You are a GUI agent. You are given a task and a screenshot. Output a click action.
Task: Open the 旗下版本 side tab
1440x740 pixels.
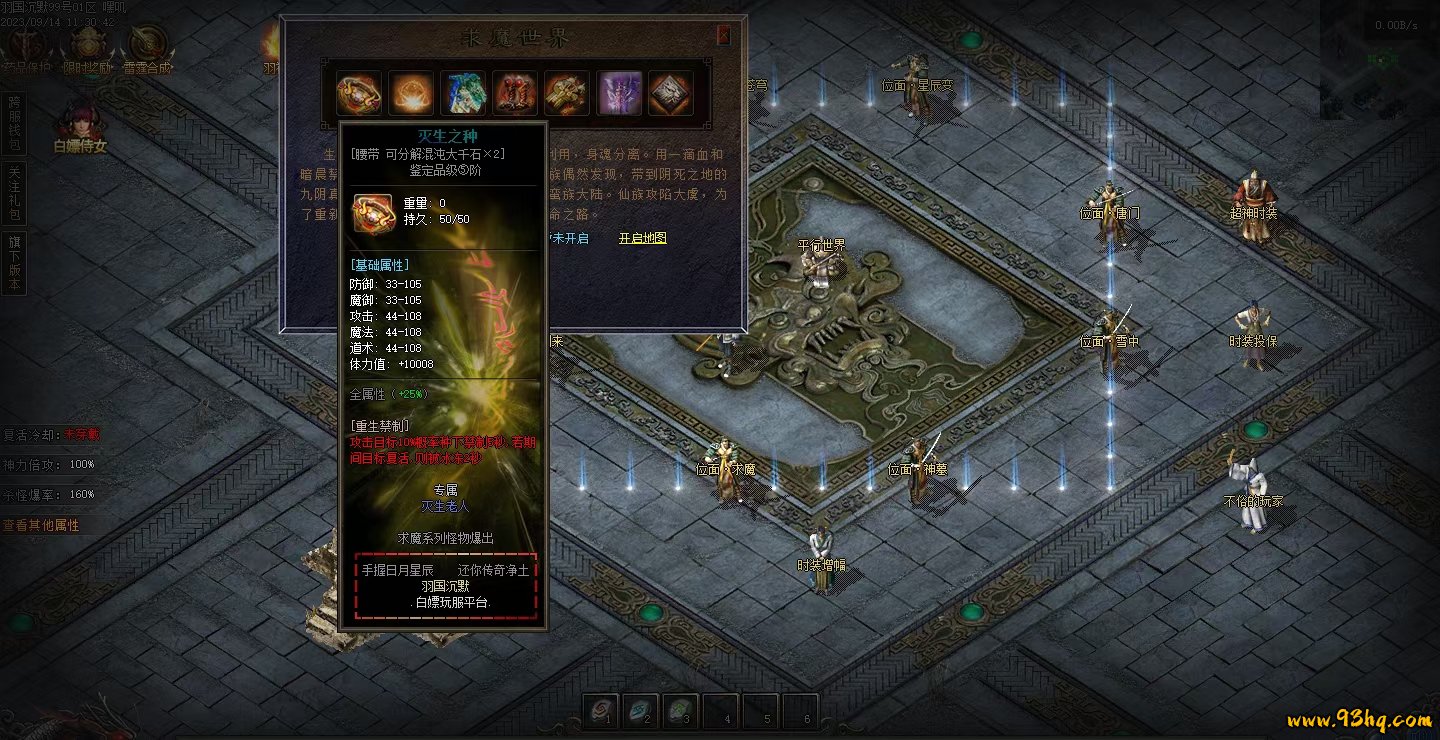pos(14,263)
